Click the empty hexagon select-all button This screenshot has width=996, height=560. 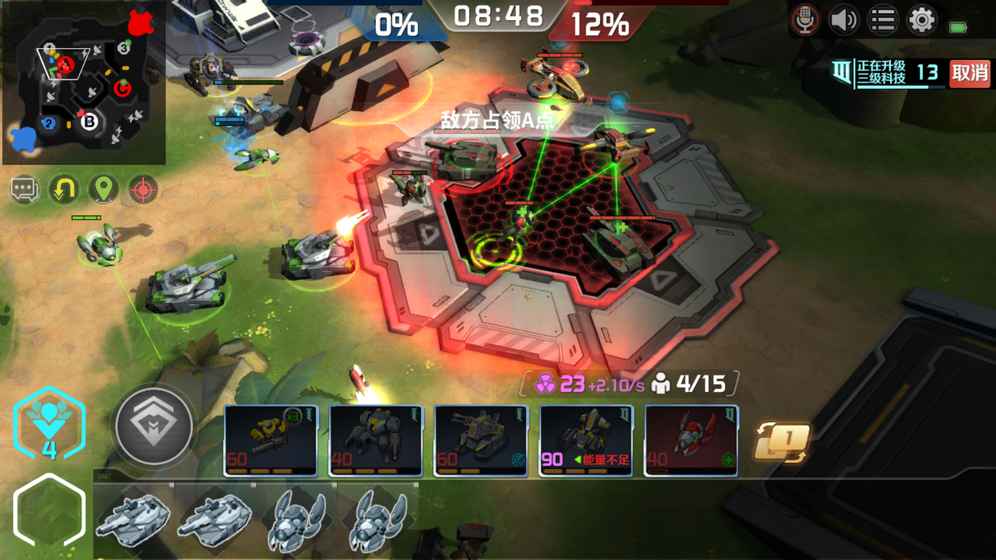[x=48, y=511]
